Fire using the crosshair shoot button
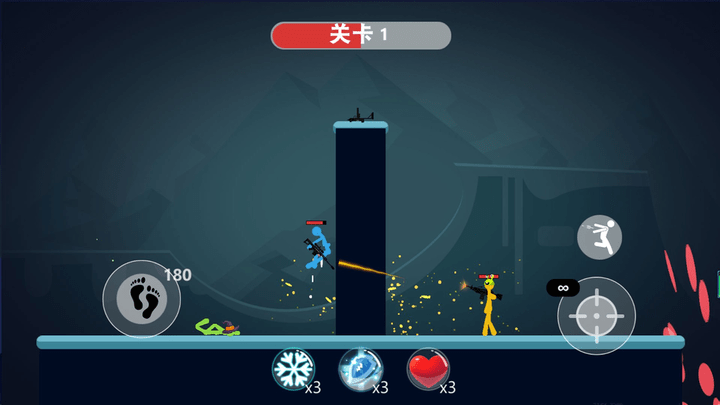The image size is (720, 405). (596, 315)
